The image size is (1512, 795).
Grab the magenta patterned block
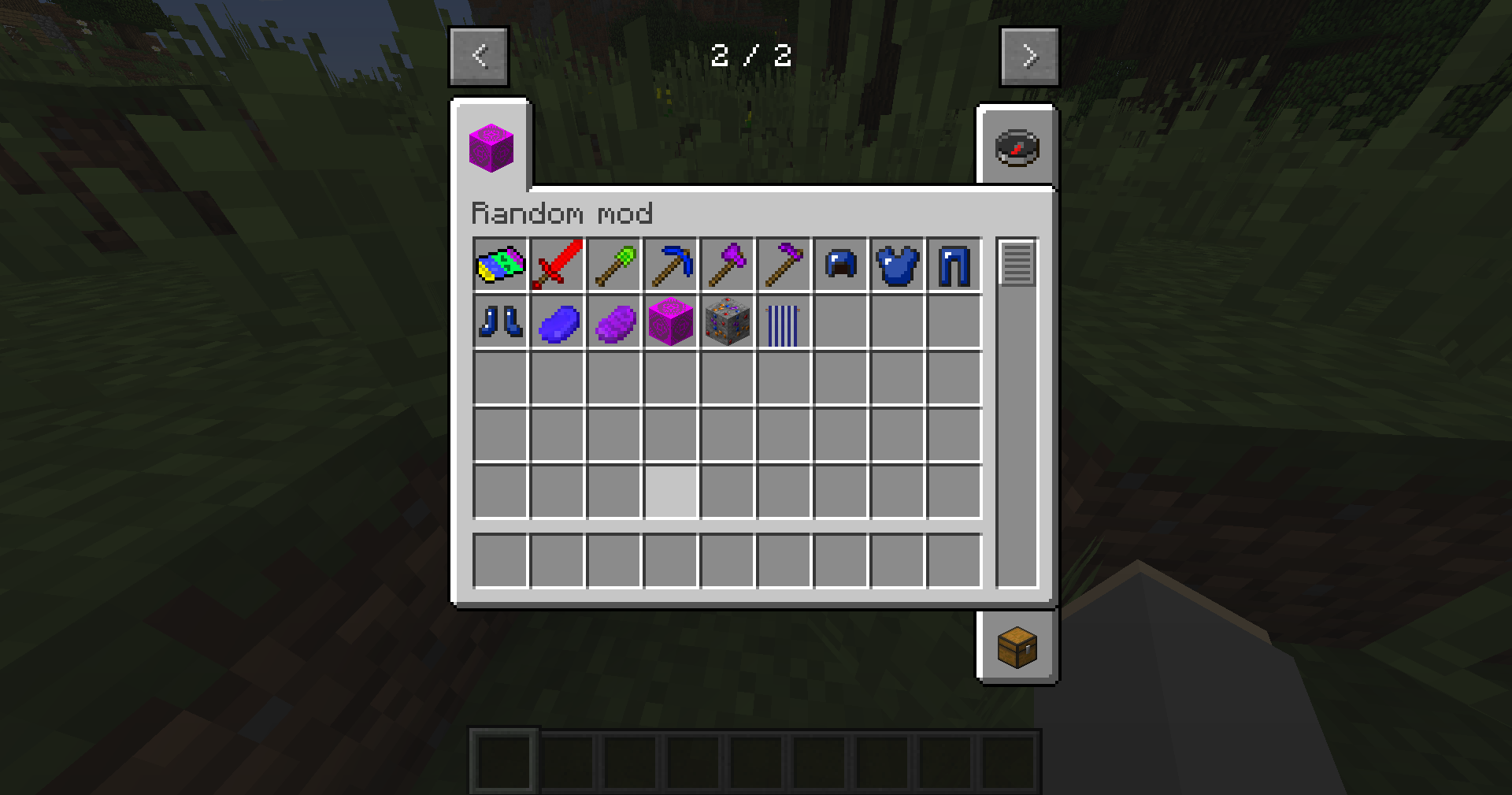(670, 321)
